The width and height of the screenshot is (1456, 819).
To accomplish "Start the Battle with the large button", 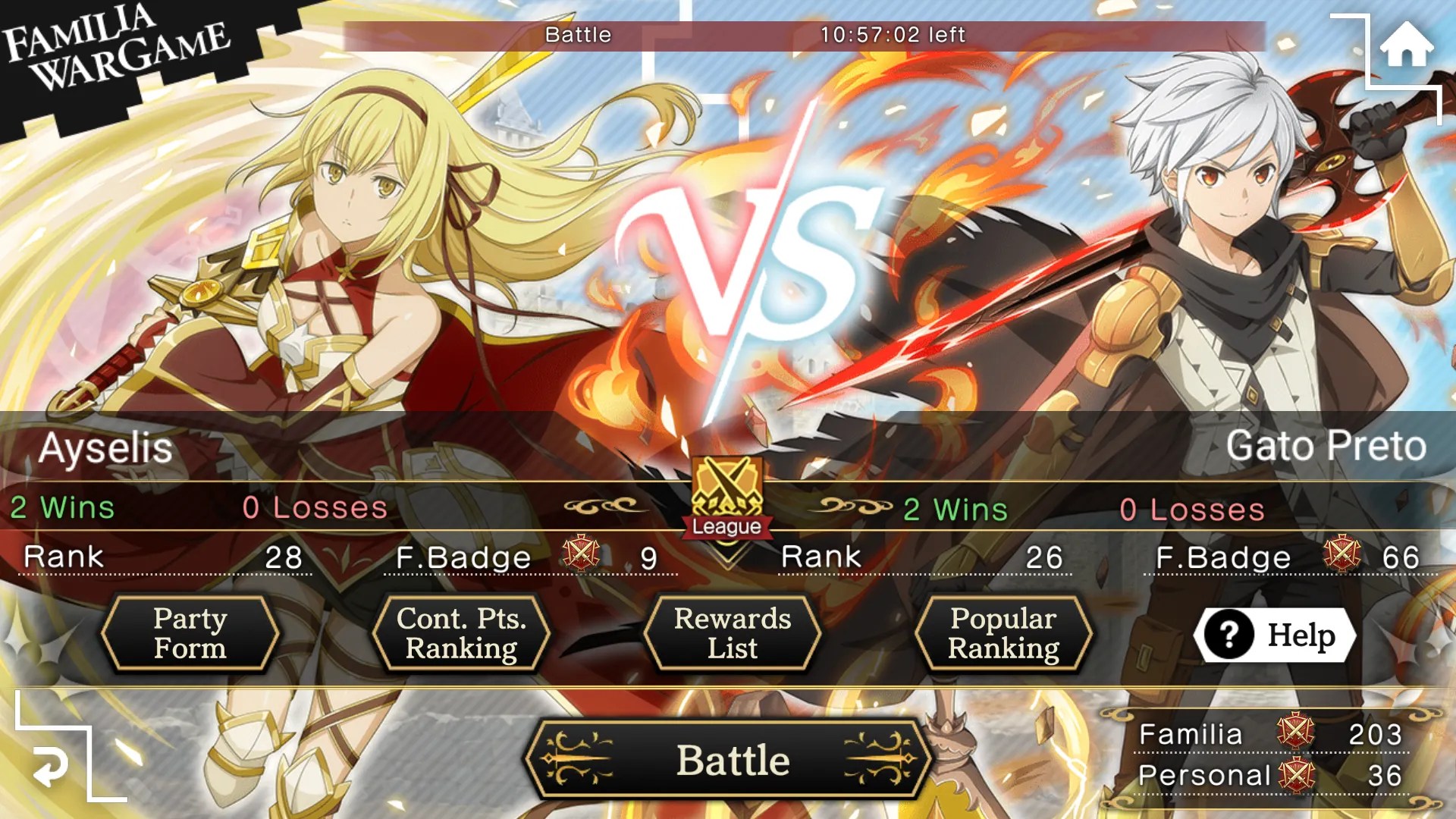I will 730,760.
